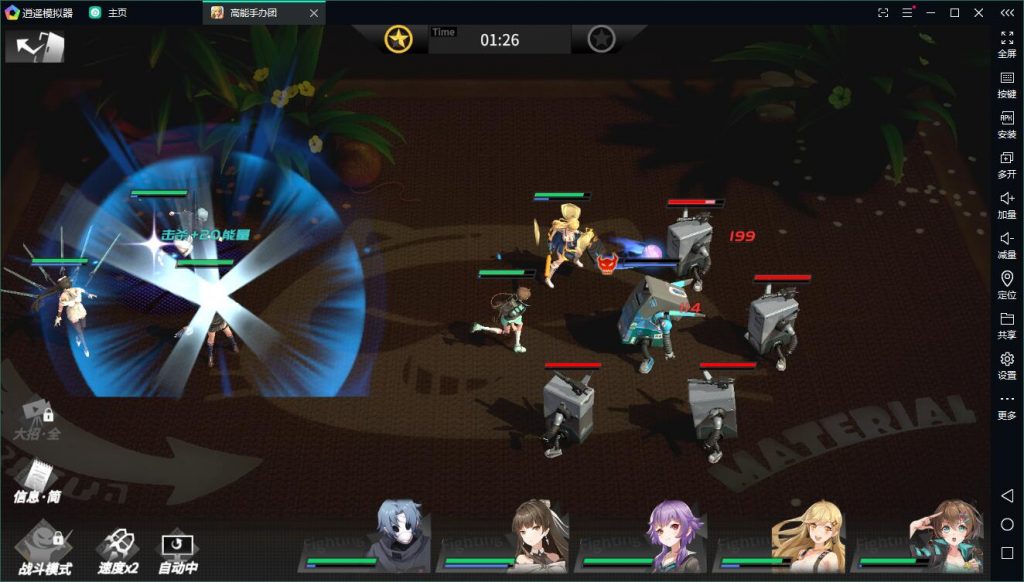Click the exit battle arrow icon
Image resolution: width=1024 pixels, height=582 pixels.
35,46
